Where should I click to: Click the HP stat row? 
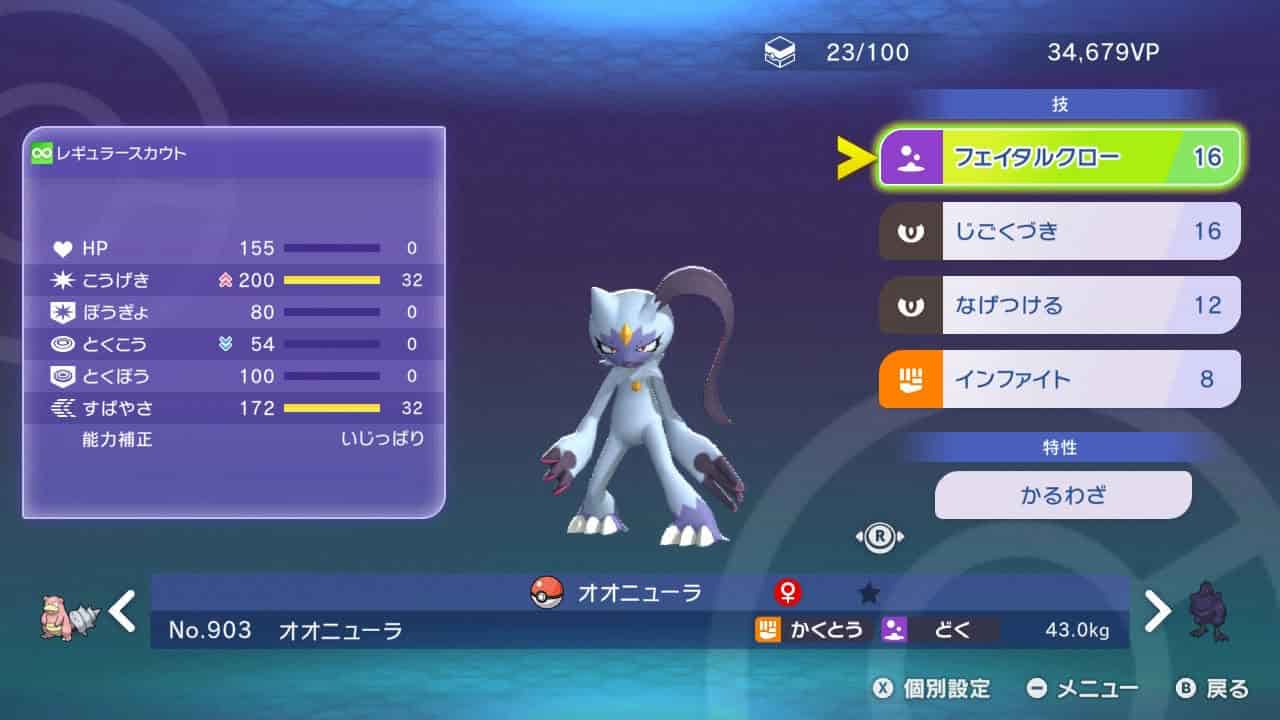coord(236,248)
